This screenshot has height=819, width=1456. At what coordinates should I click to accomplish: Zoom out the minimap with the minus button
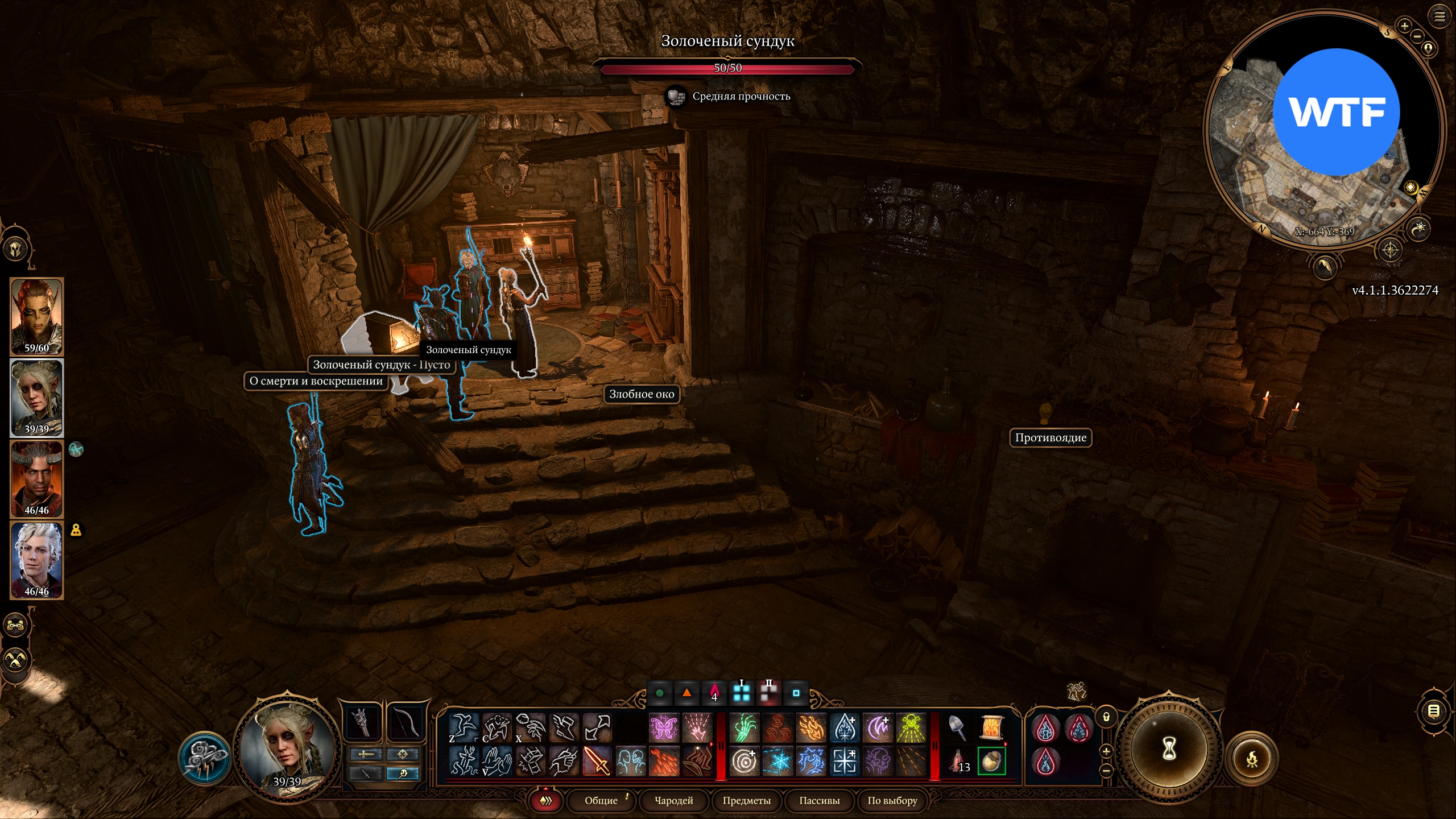point(1417,36)
